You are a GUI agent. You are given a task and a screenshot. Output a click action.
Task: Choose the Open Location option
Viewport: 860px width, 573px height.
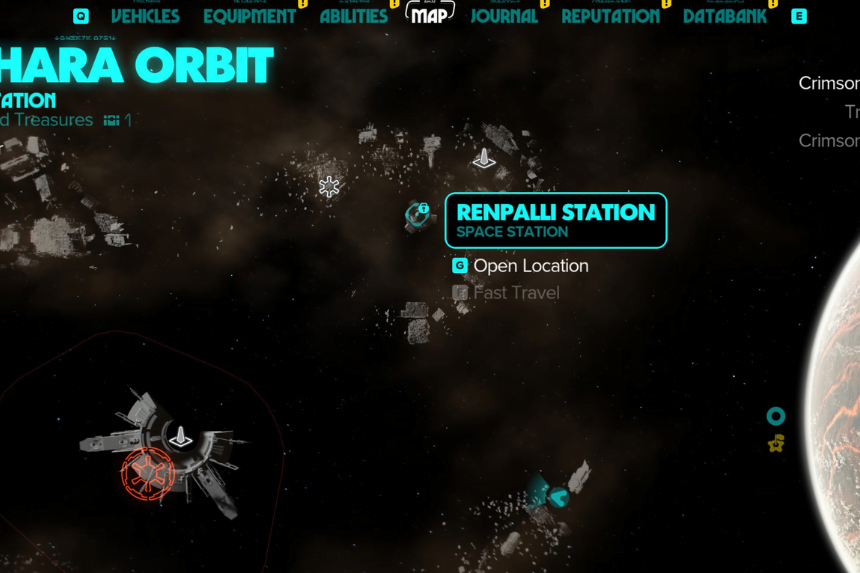tap(530, 266)
